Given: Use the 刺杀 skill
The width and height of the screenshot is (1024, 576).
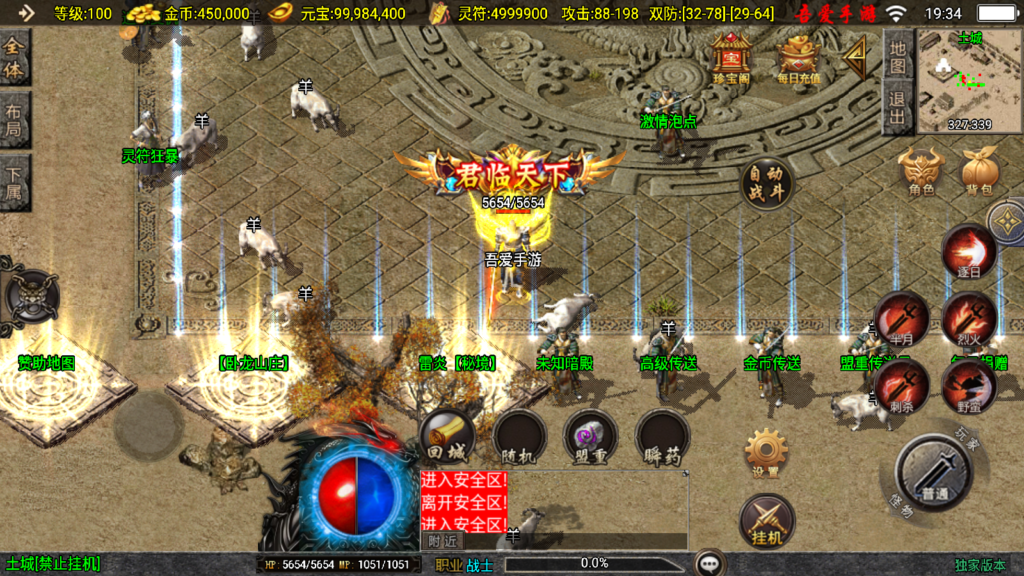Looking at the screenshot, I should (x=901, y=385).
